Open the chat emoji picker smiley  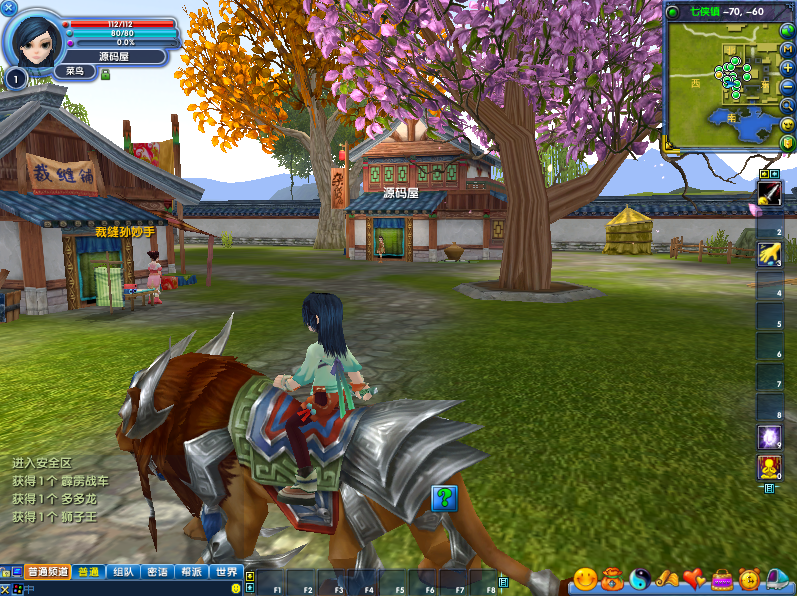tap(236, 588)
